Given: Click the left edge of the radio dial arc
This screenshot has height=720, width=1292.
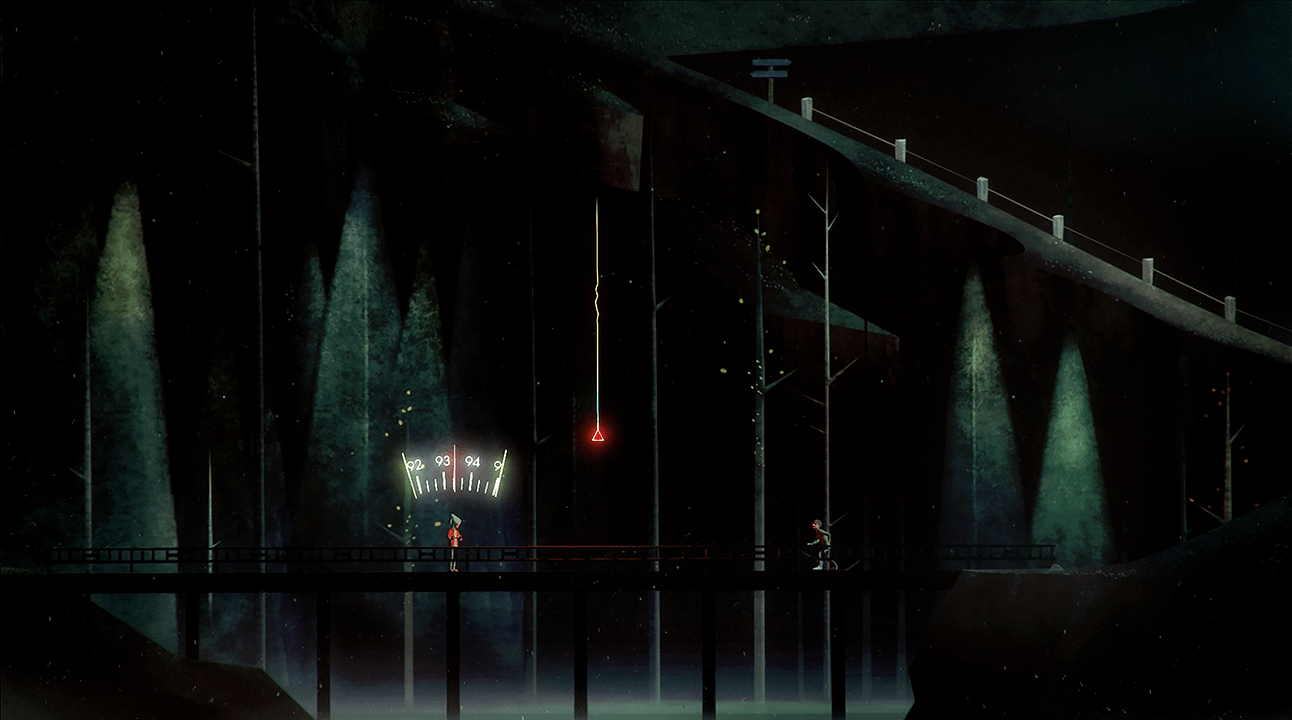Looking at the screenshot, I should click(409, 473).
